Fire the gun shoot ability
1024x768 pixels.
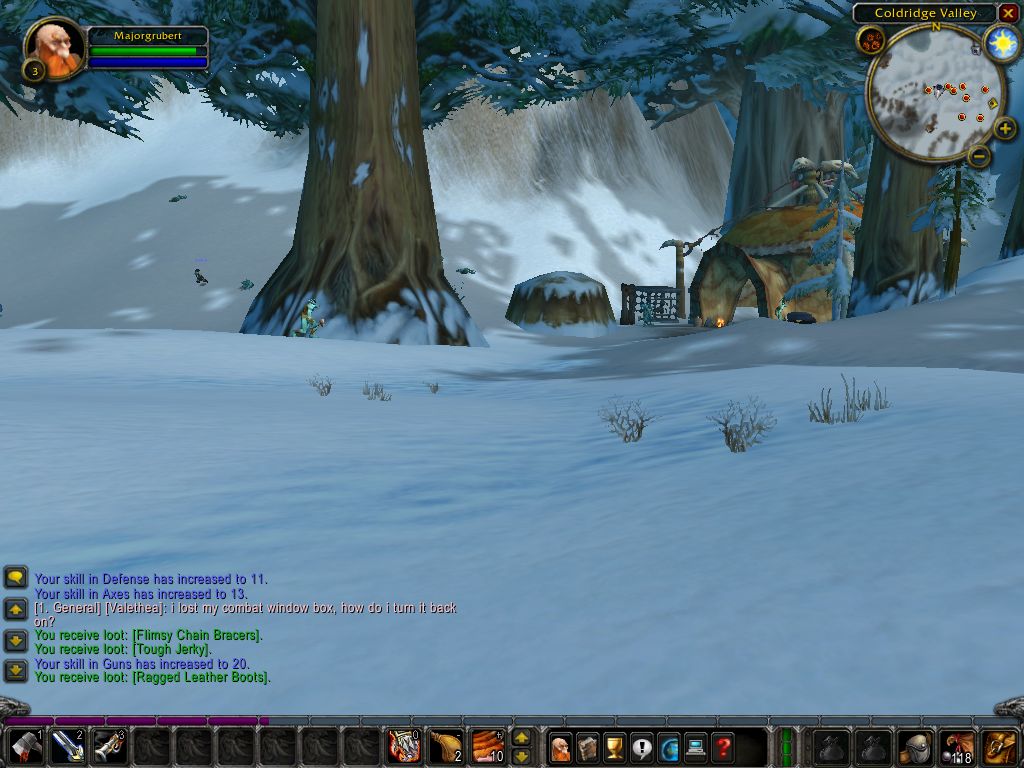(109, 746)
